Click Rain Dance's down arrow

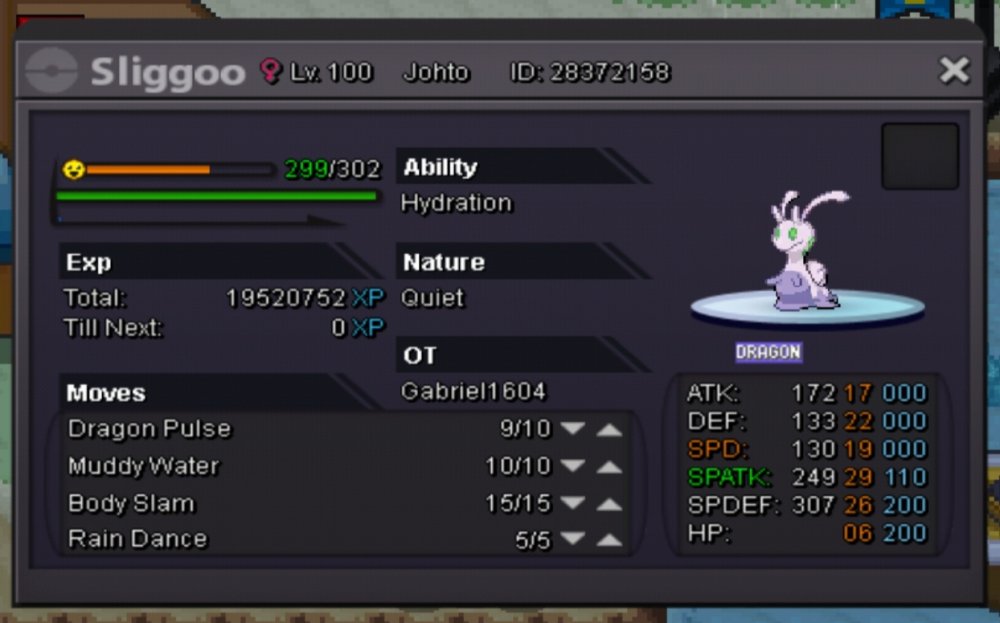point(572,539)
